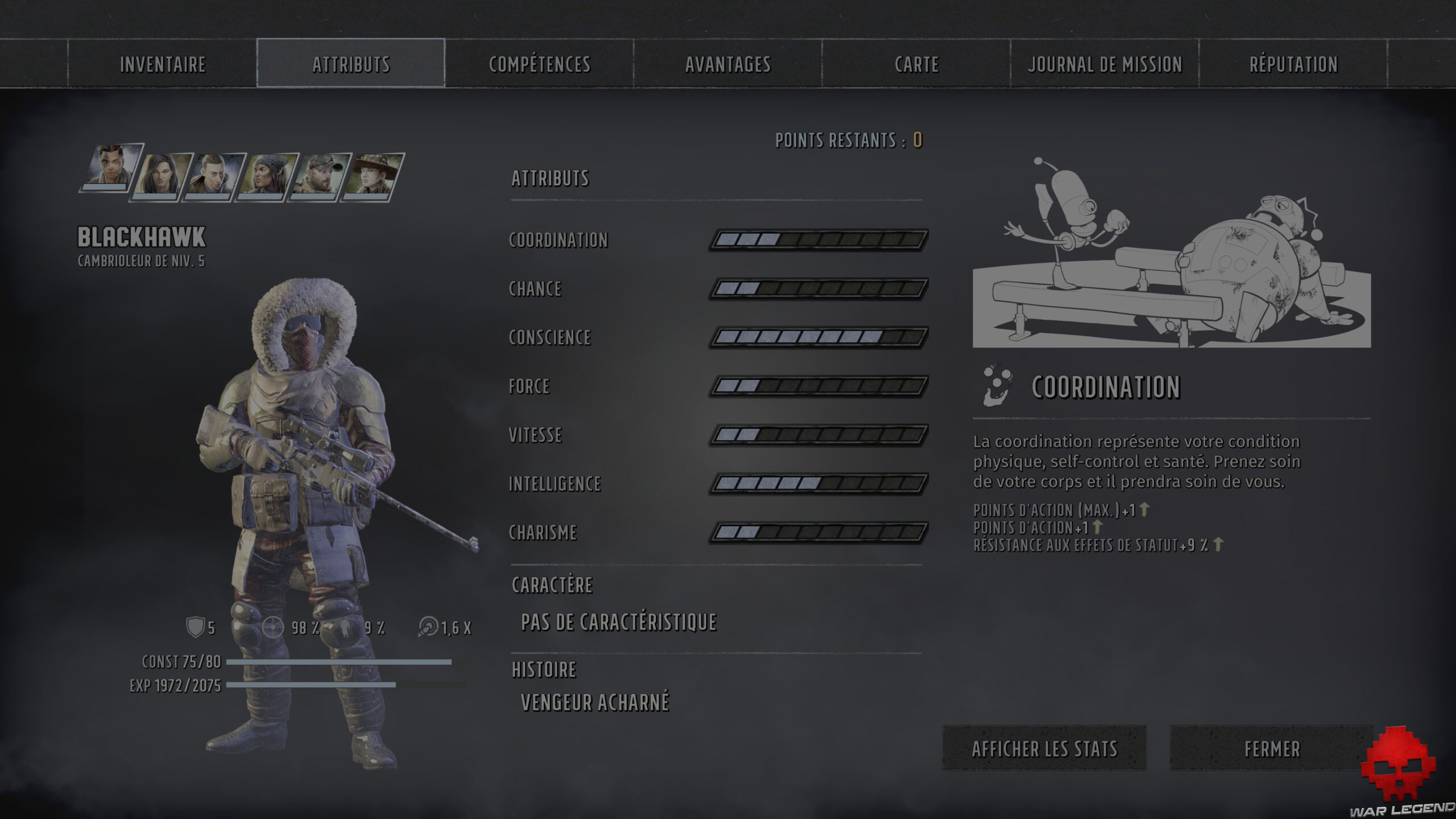This screenshot has height=819, width=1456.
Task: Switch to the Compétences tab
Action: pos(540,64)
